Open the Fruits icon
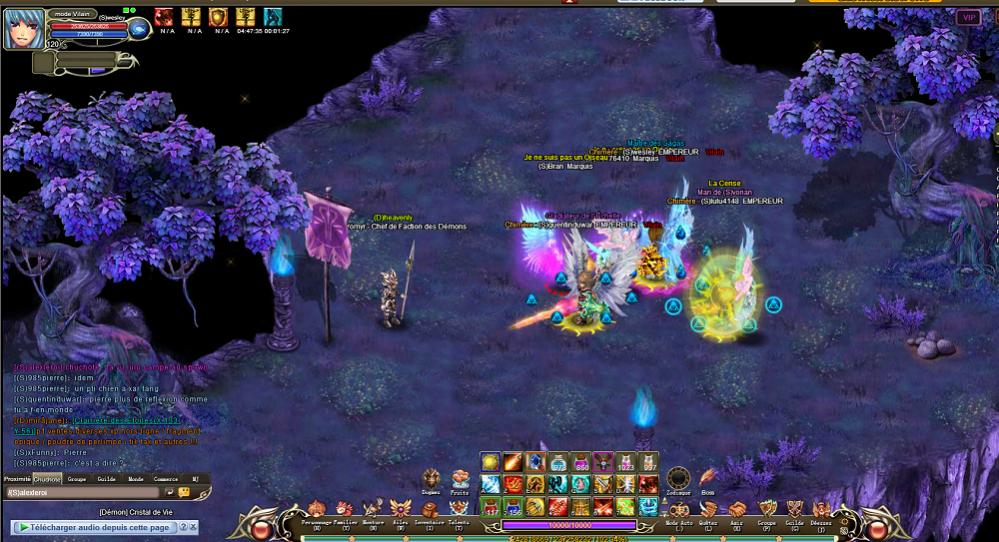Screen dimensions: 999x542 [460, 480]
